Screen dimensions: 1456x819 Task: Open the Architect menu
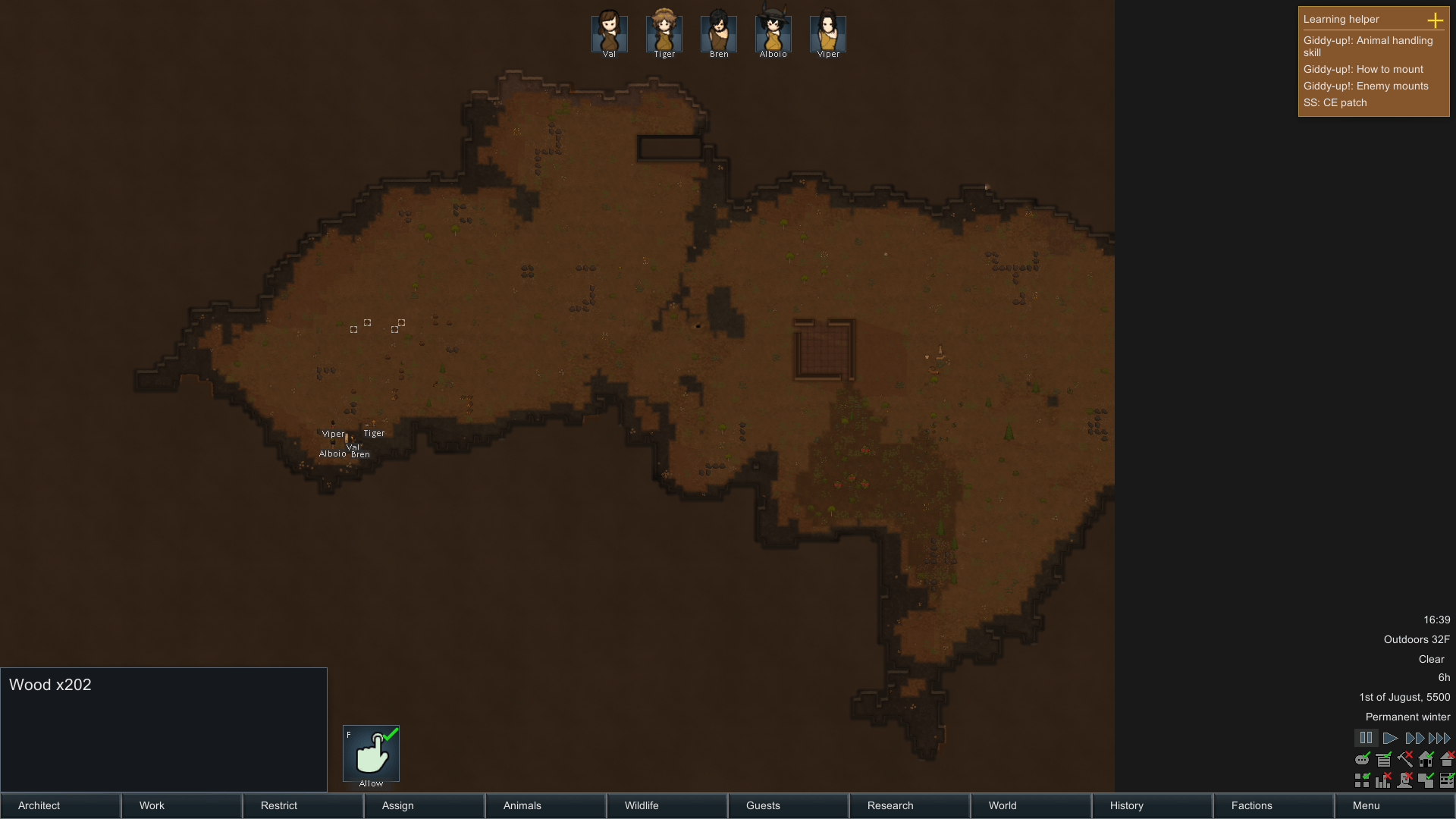point(38,806)
